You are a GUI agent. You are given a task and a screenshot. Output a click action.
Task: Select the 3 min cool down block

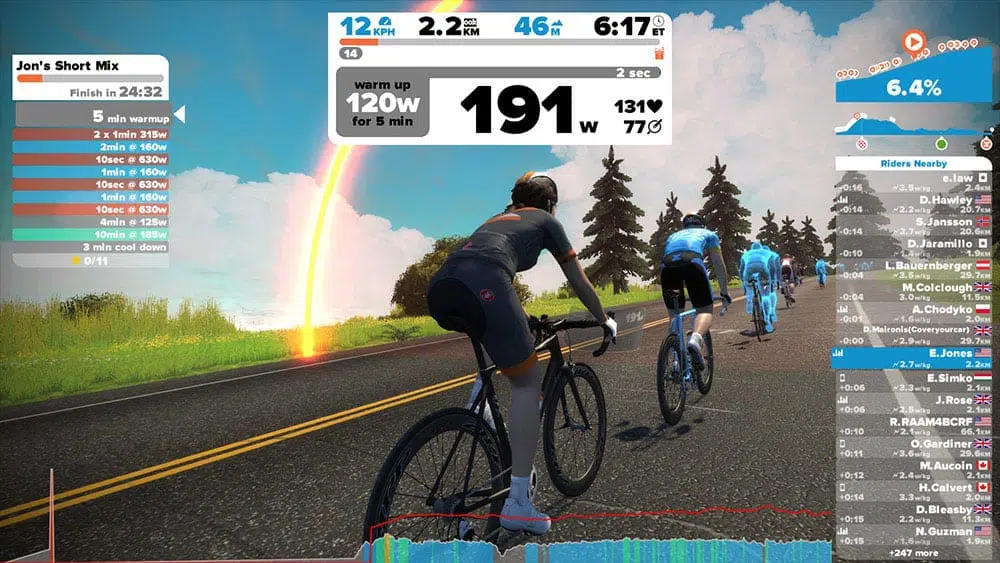click(x=90, y=247)
